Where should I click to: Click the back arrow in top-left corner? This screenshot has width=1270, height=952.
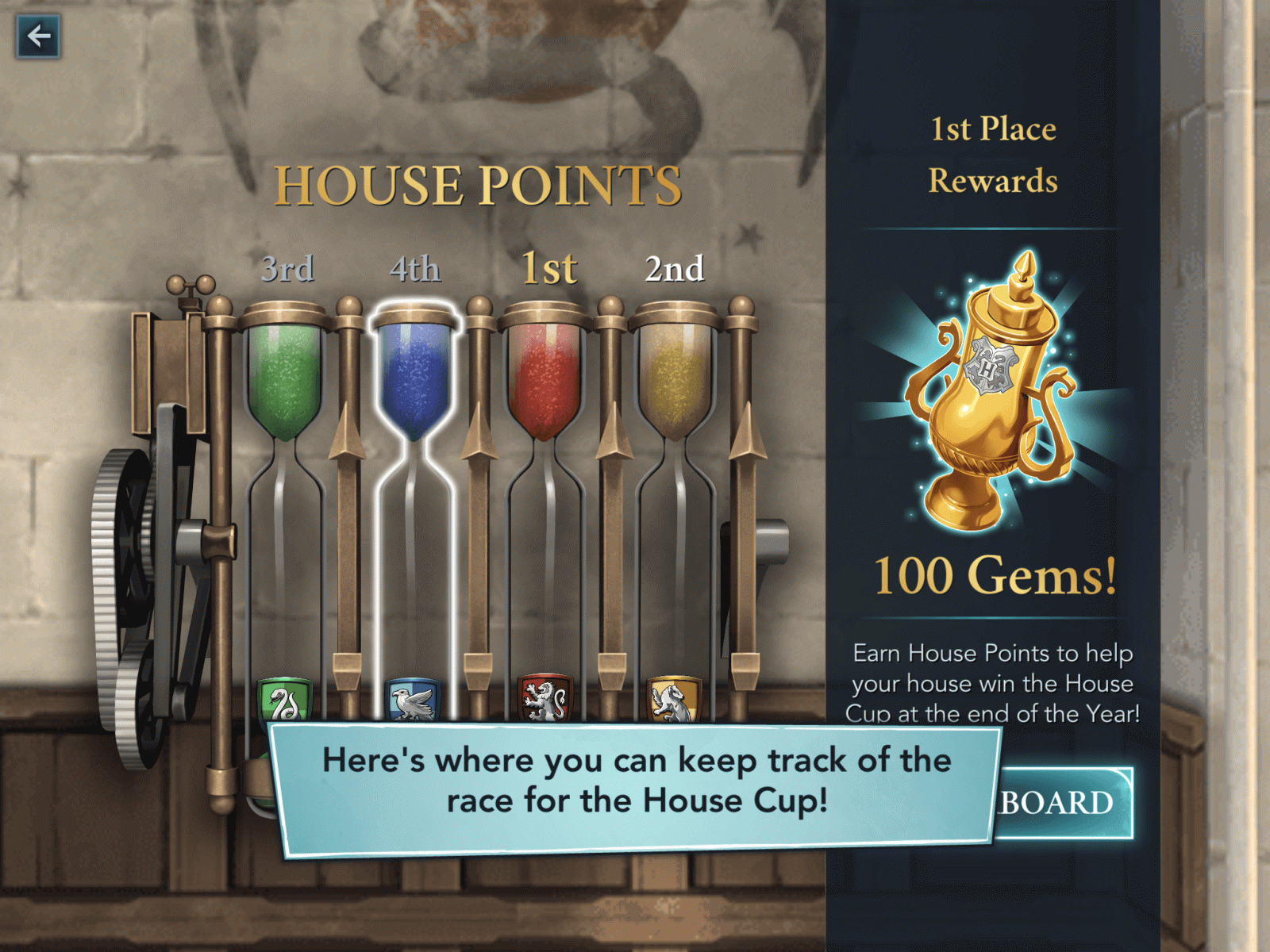(37, 35)
